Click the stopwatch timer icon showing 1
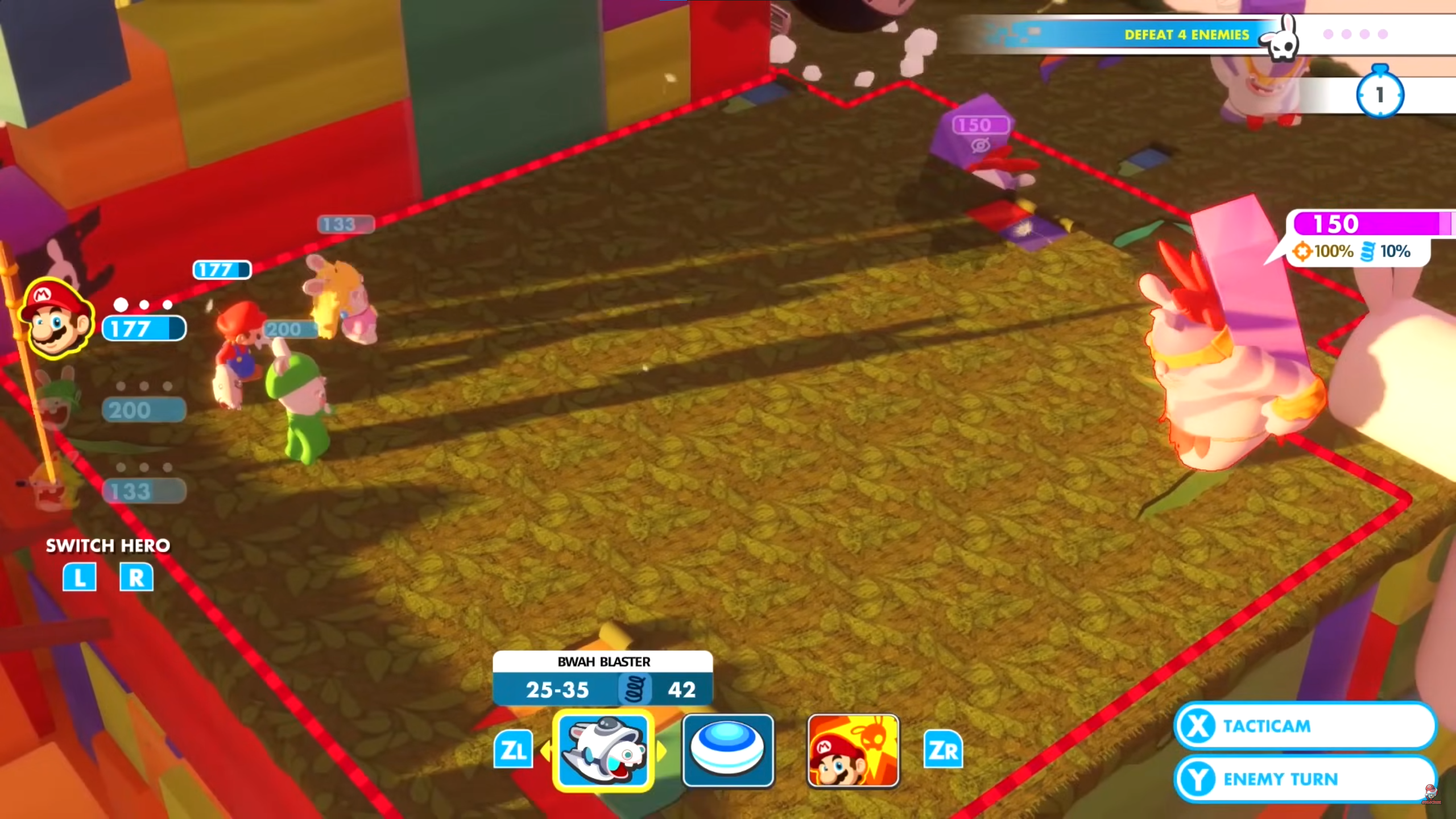Image resolution: width=1456 pixels, height=819 pixels. (x=1379, y=94)
